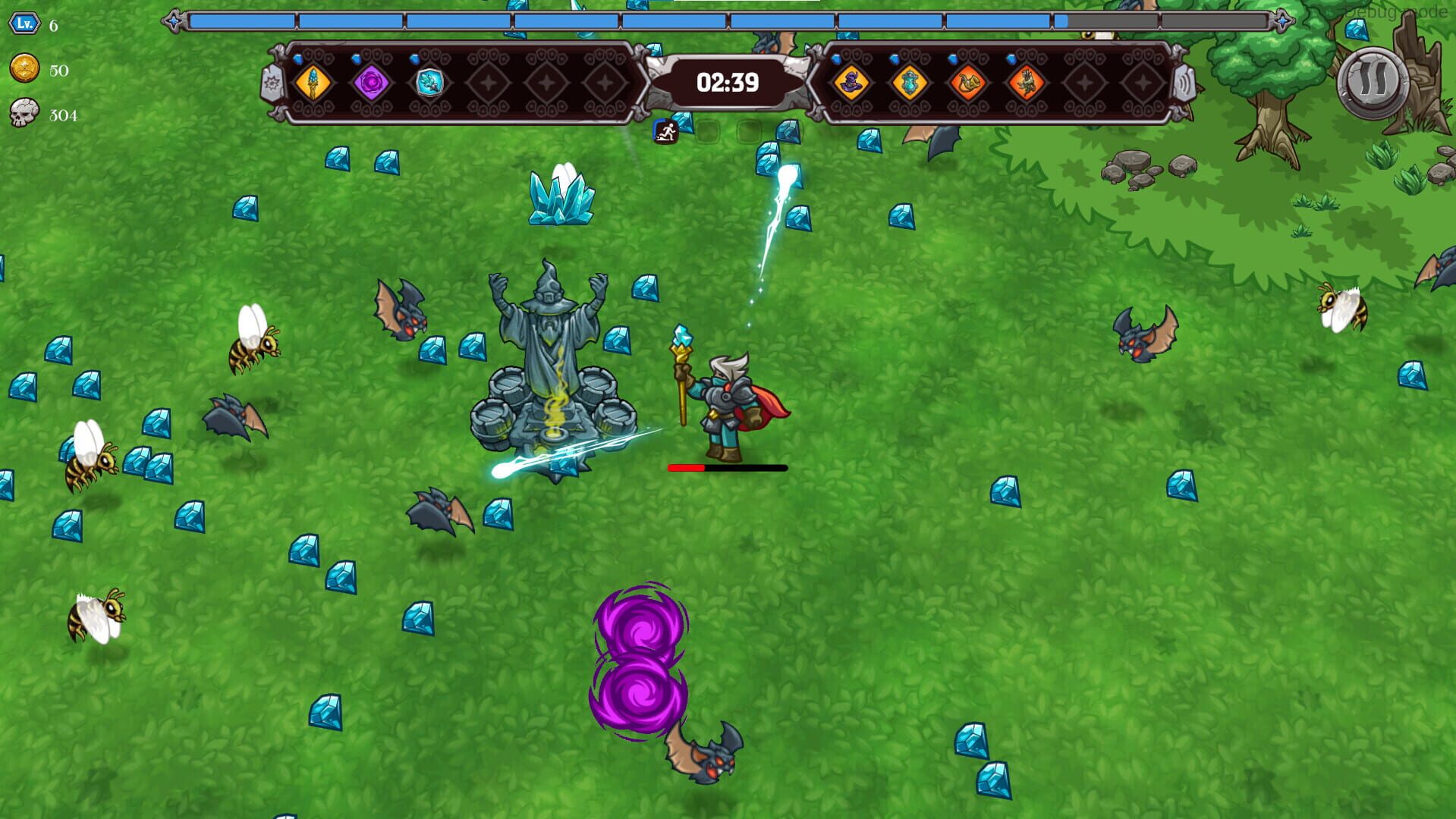
Task: Open the purple vortex ability slot
Action: [x=370, y=83]
